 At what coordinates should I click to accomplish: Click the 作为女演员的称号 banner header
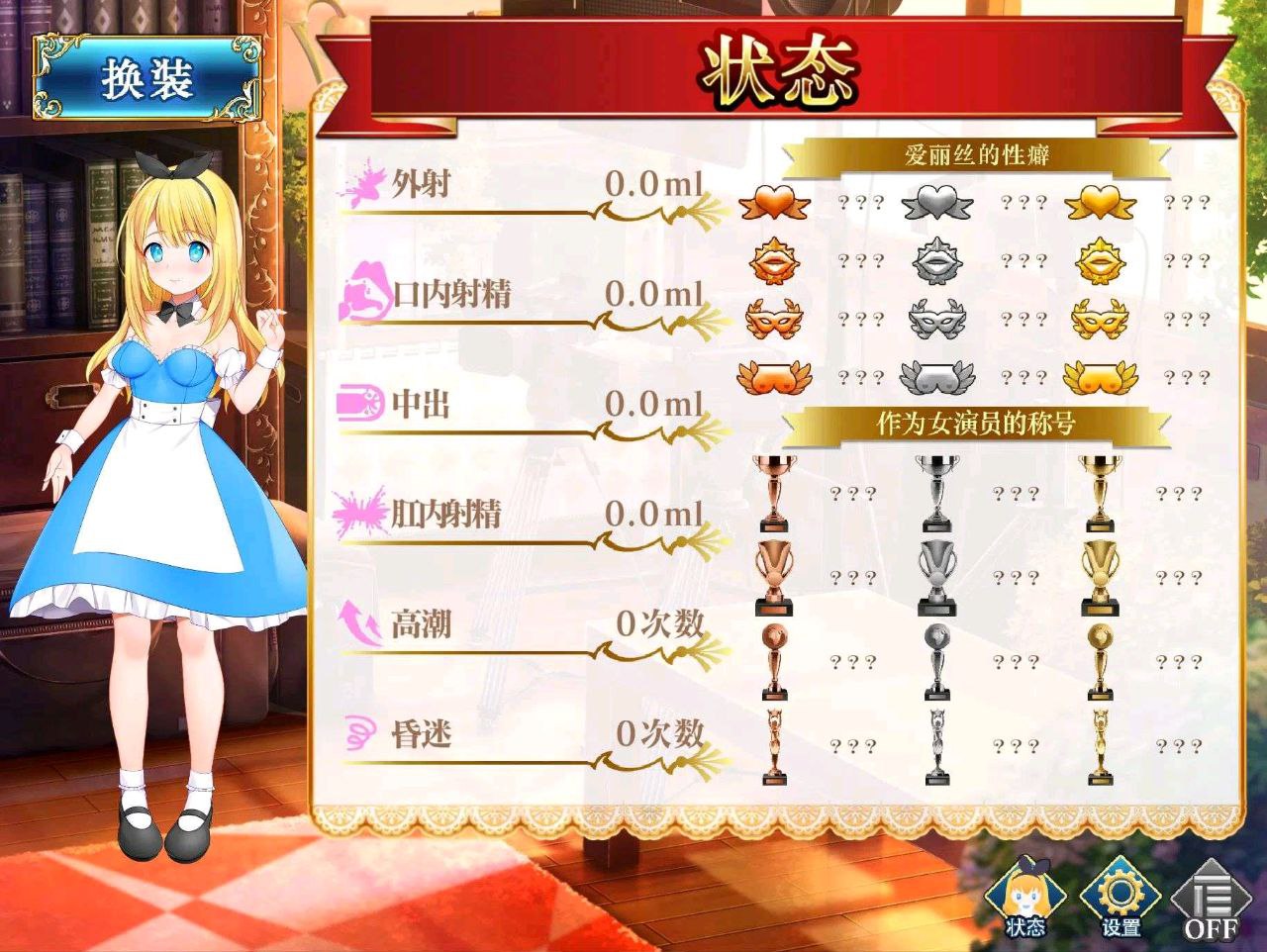pos(975,421)
